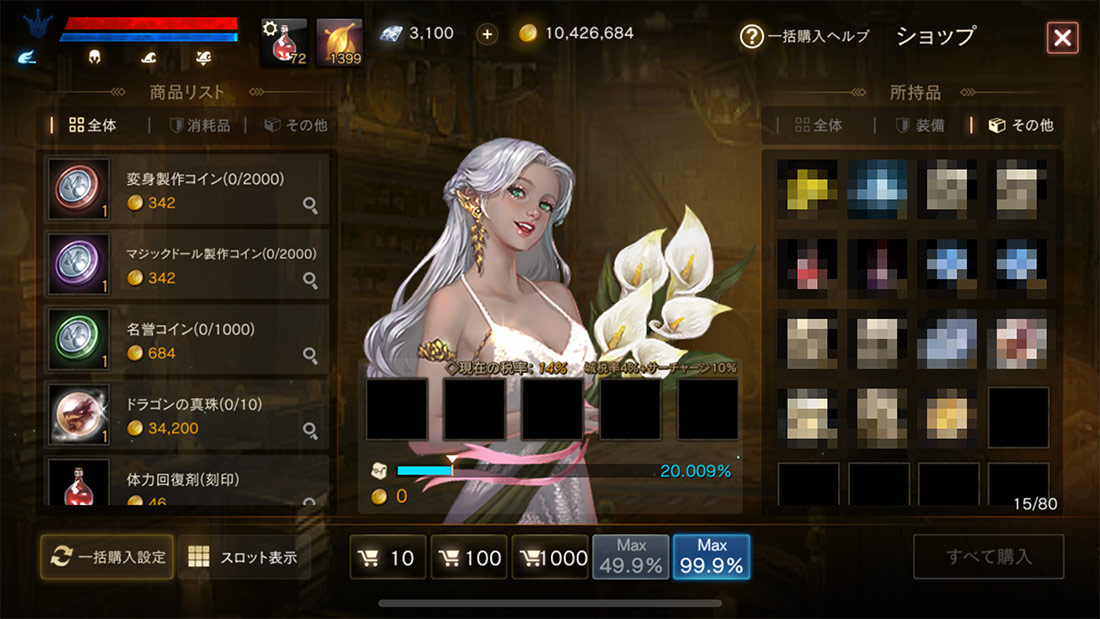Buy everything with すべて購入

click(x=988, y=557)
